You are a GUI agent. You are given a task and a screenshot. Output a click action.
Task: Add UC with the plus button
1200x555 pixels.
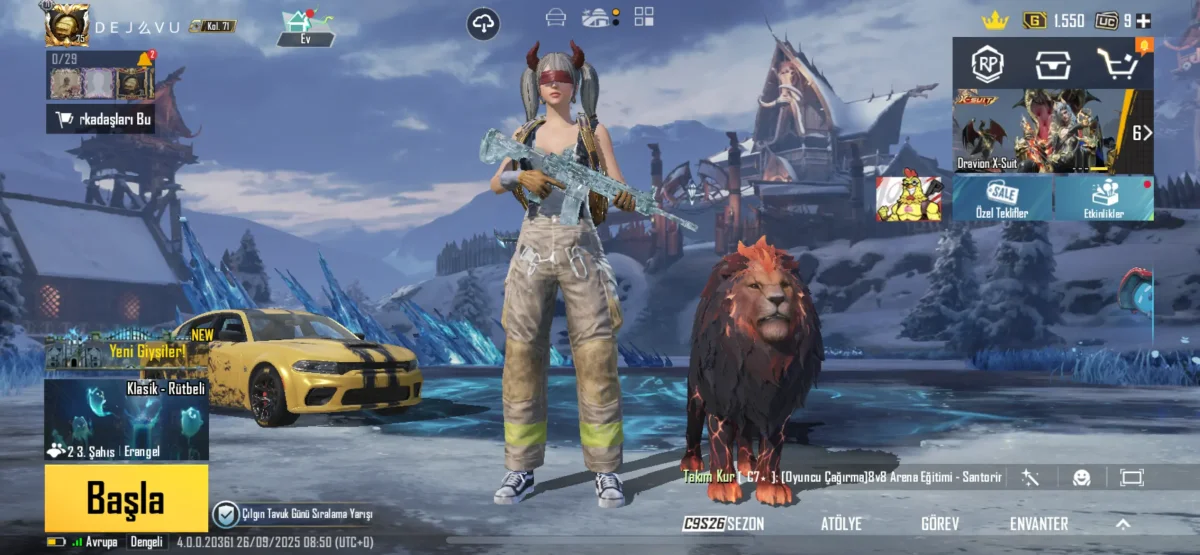point(1143,20)
